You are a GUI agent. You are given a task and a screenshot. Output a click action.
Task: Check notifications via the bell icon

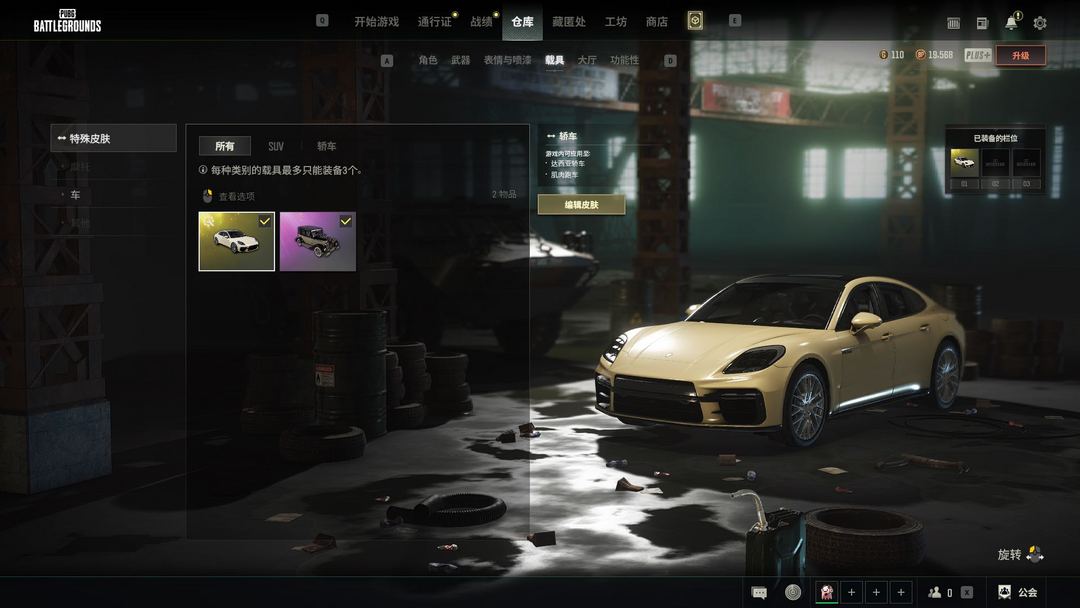tap(1011, 23)
